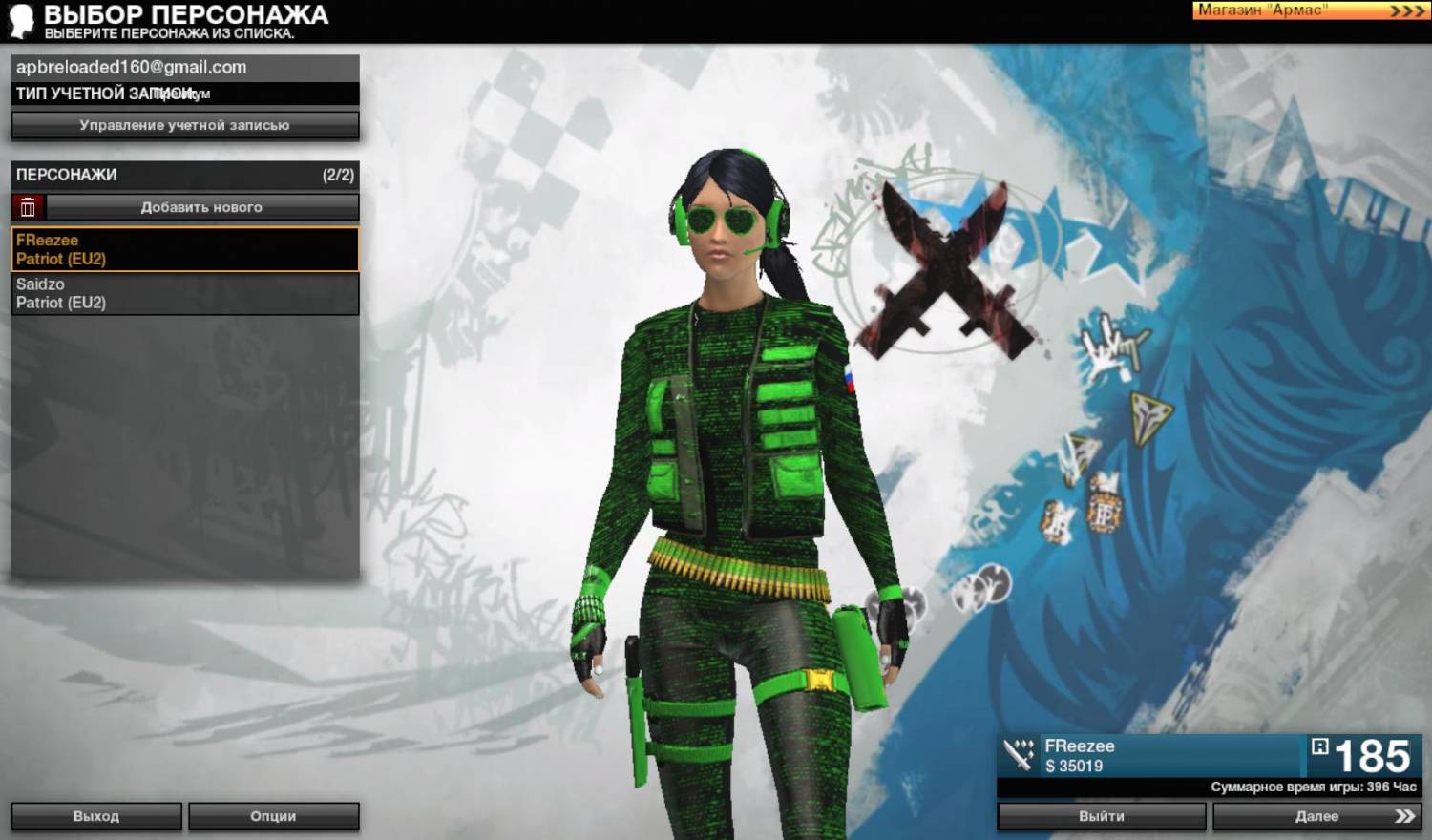Open the Опции options menu
The width and height of the screenshot is (1432, 840).
(x=273, y=816)
